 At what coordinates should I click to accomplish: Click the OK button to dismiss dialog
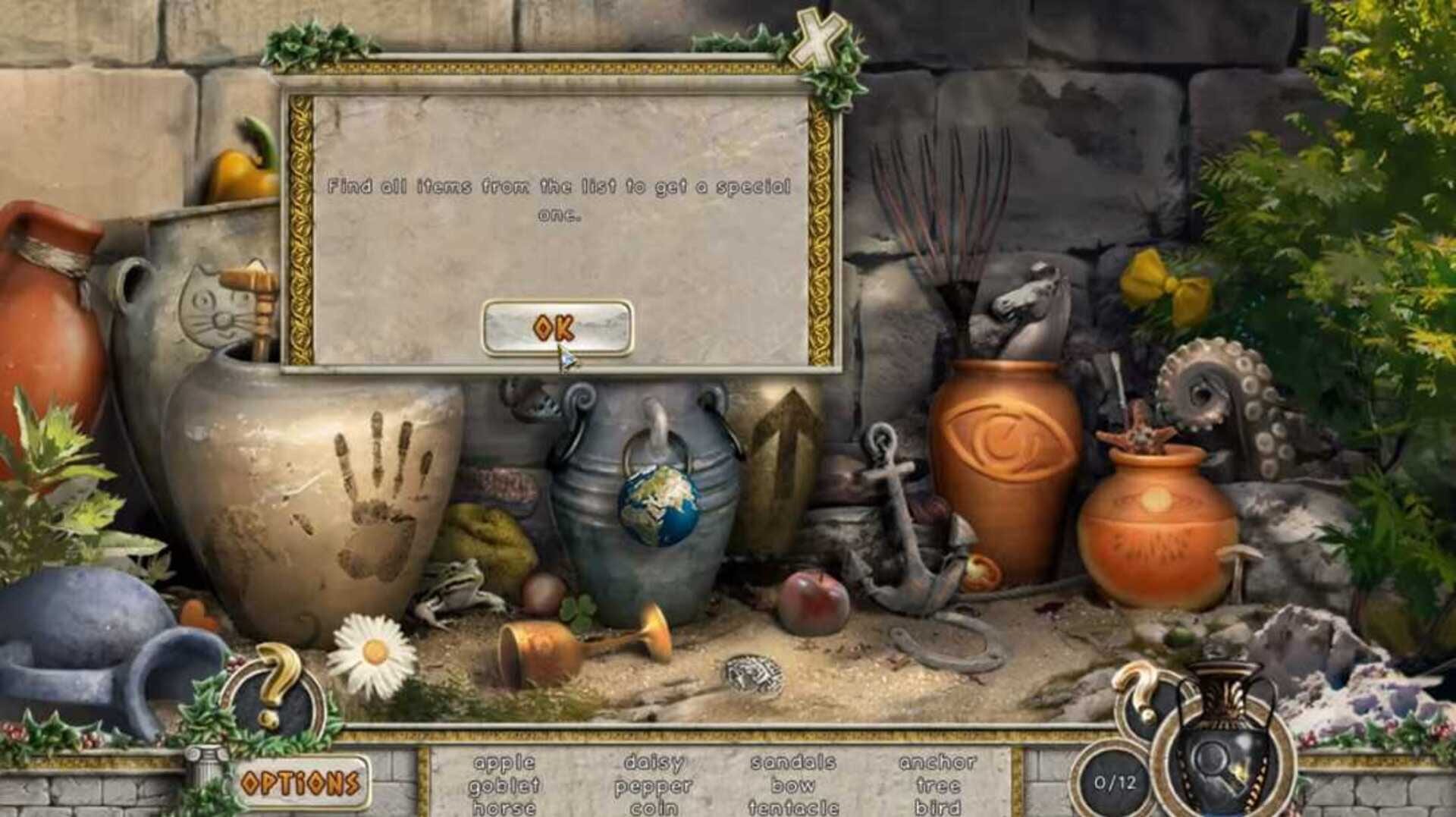[559, 328]
